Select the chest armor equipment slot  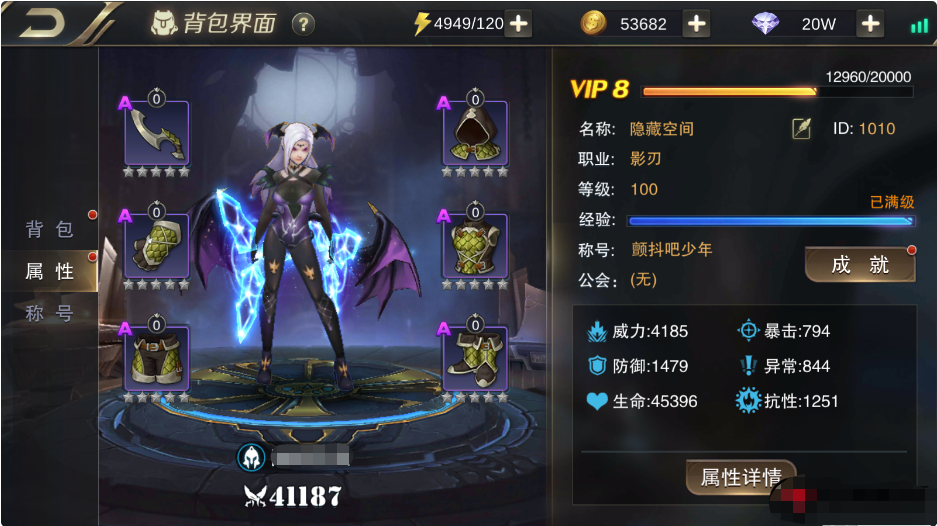[x=475, y=247]
